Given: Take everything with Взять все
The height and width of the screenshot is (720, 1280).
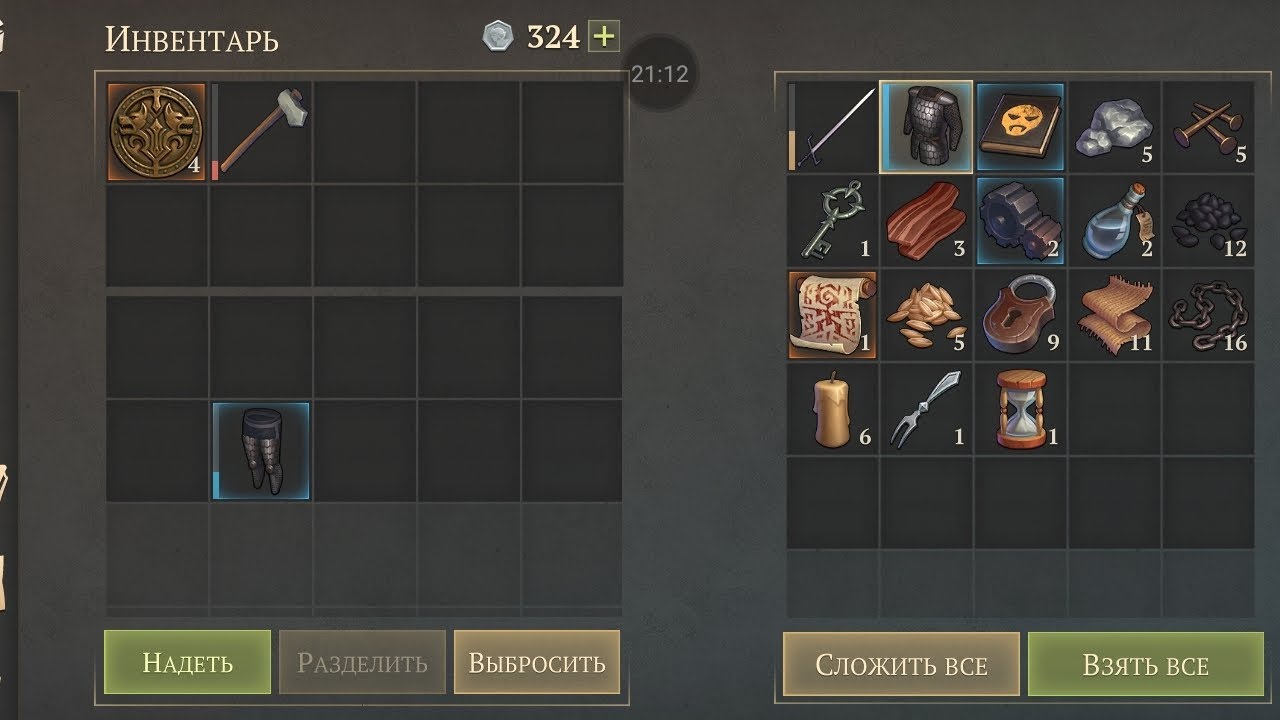Looking at the screenshot, I should tap(1145, 665).
